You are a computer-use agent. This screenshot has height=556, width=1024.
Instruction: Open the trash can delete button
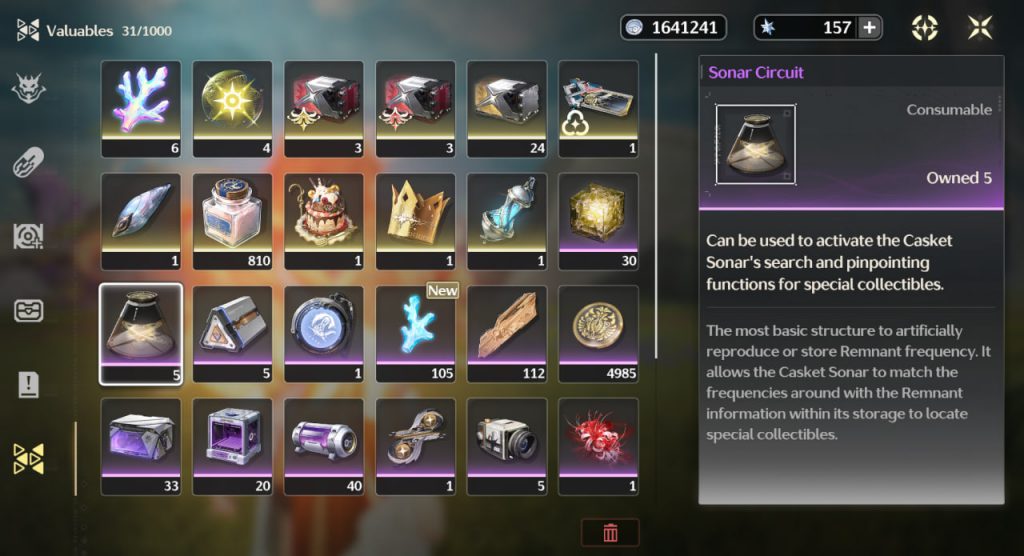610,532
